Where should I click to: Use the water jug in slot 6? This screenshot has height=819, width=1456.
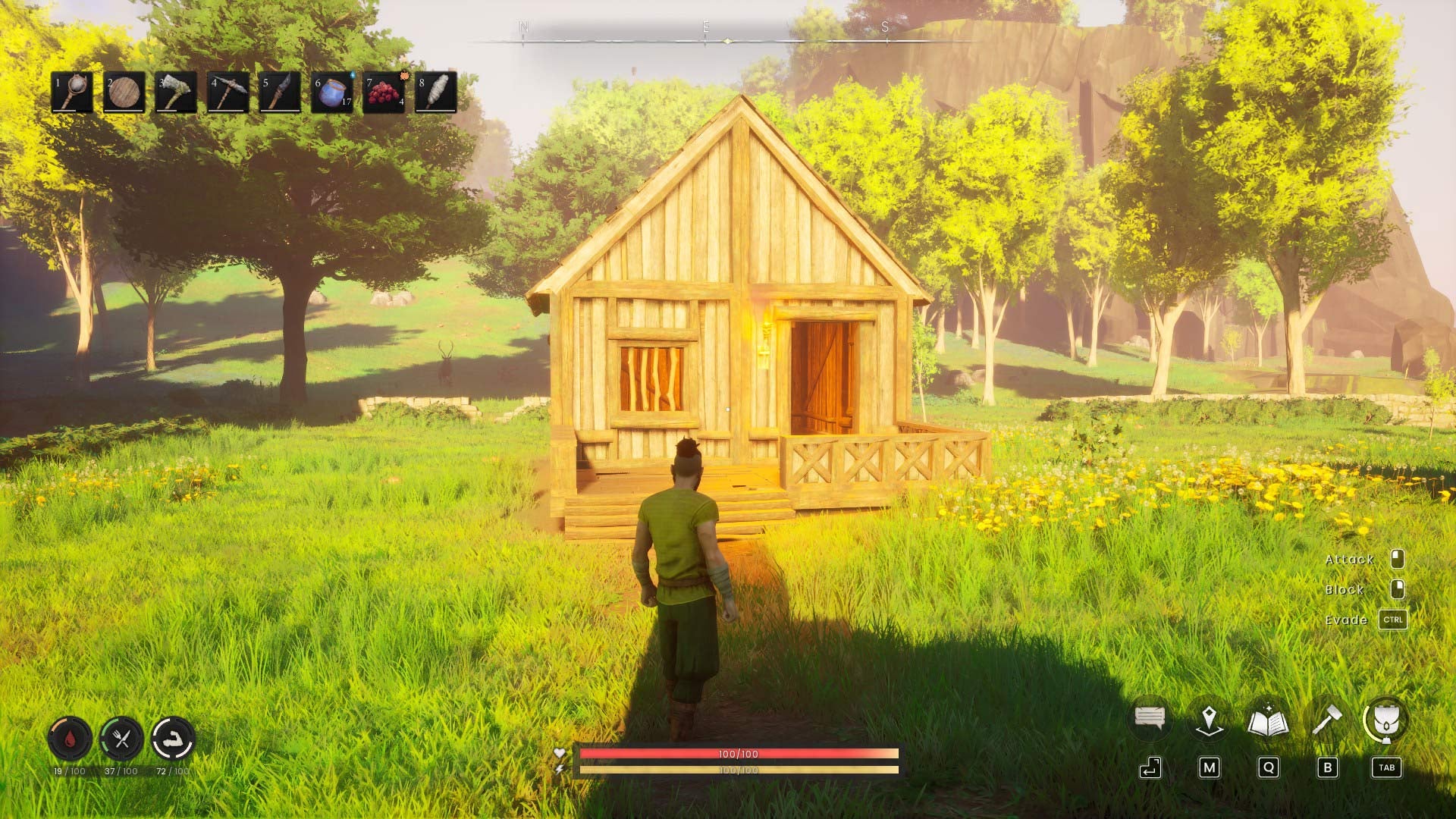click(x=331, y=93)
